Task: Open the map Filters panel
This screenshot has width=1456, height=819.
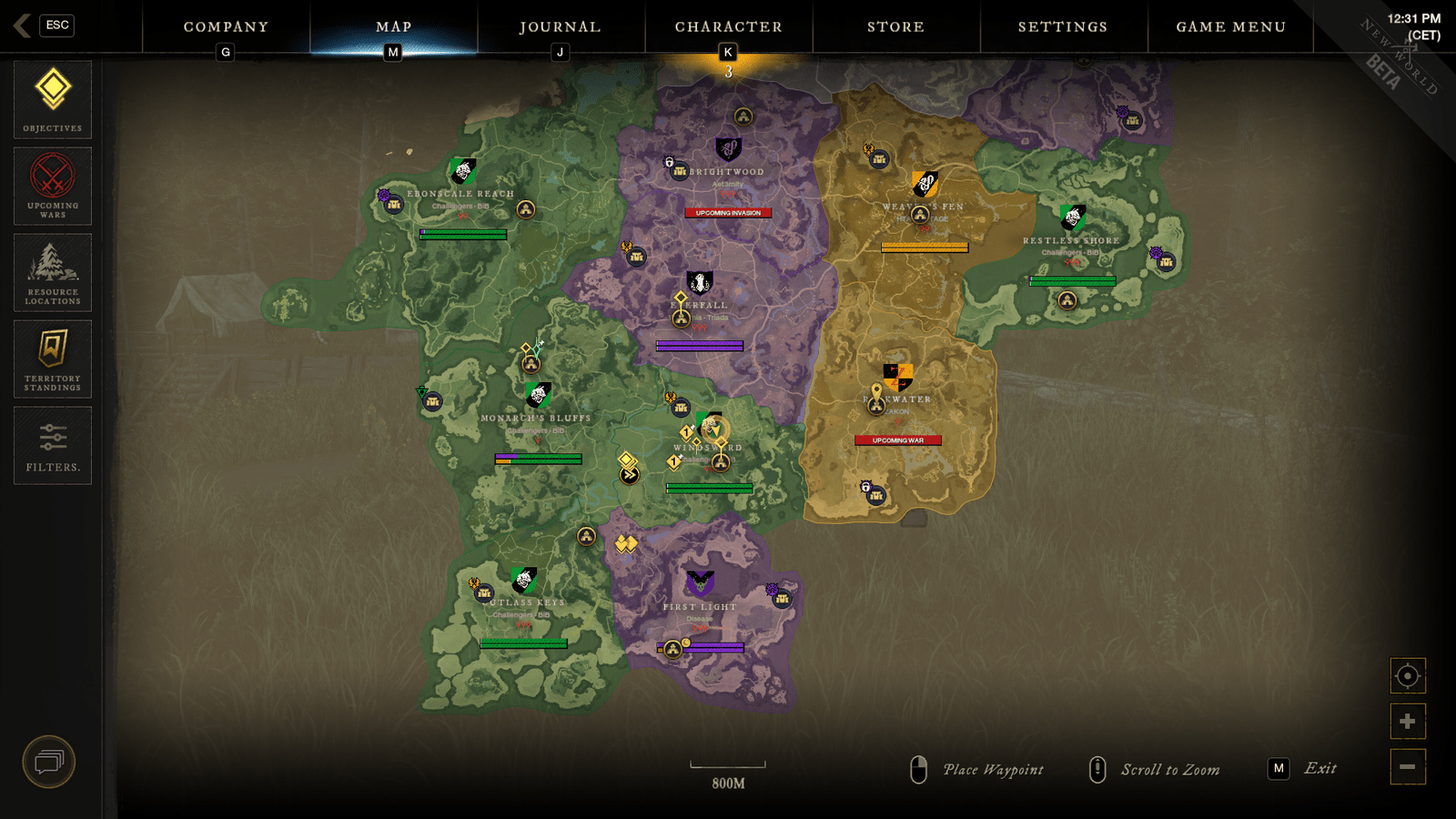Action: tap(52, 444)
